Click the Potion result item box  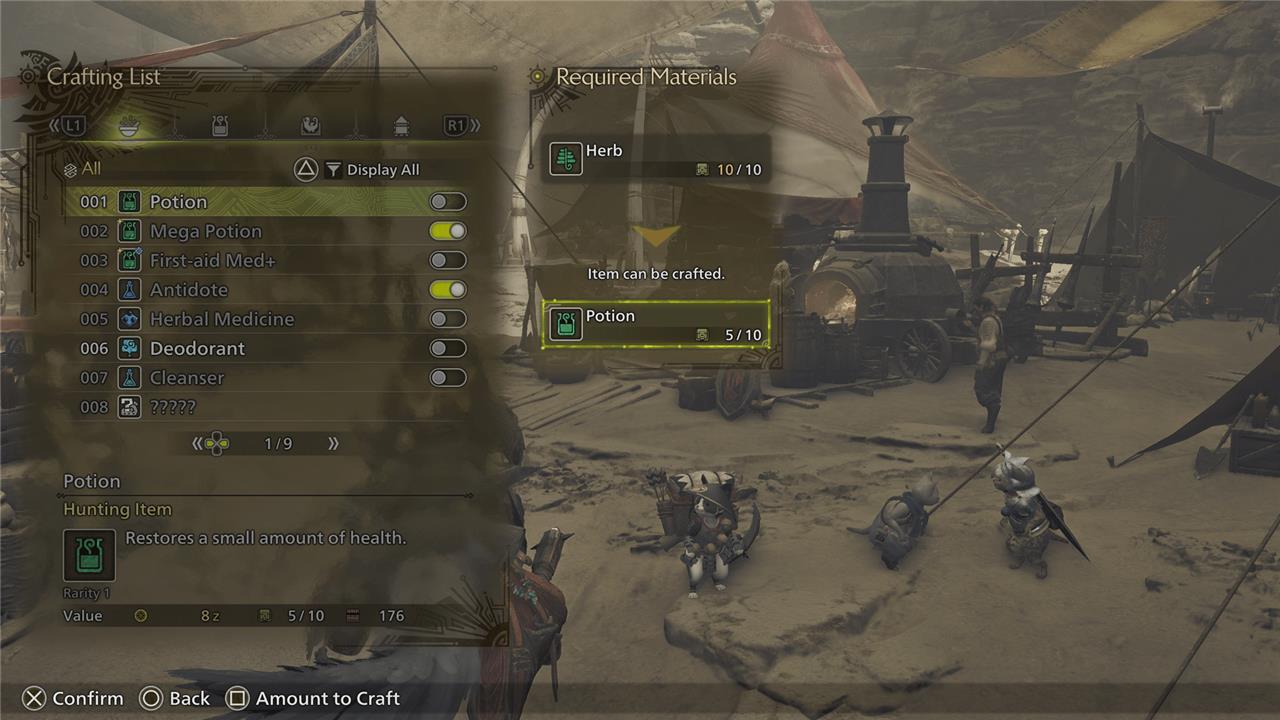tap(656, 324)
